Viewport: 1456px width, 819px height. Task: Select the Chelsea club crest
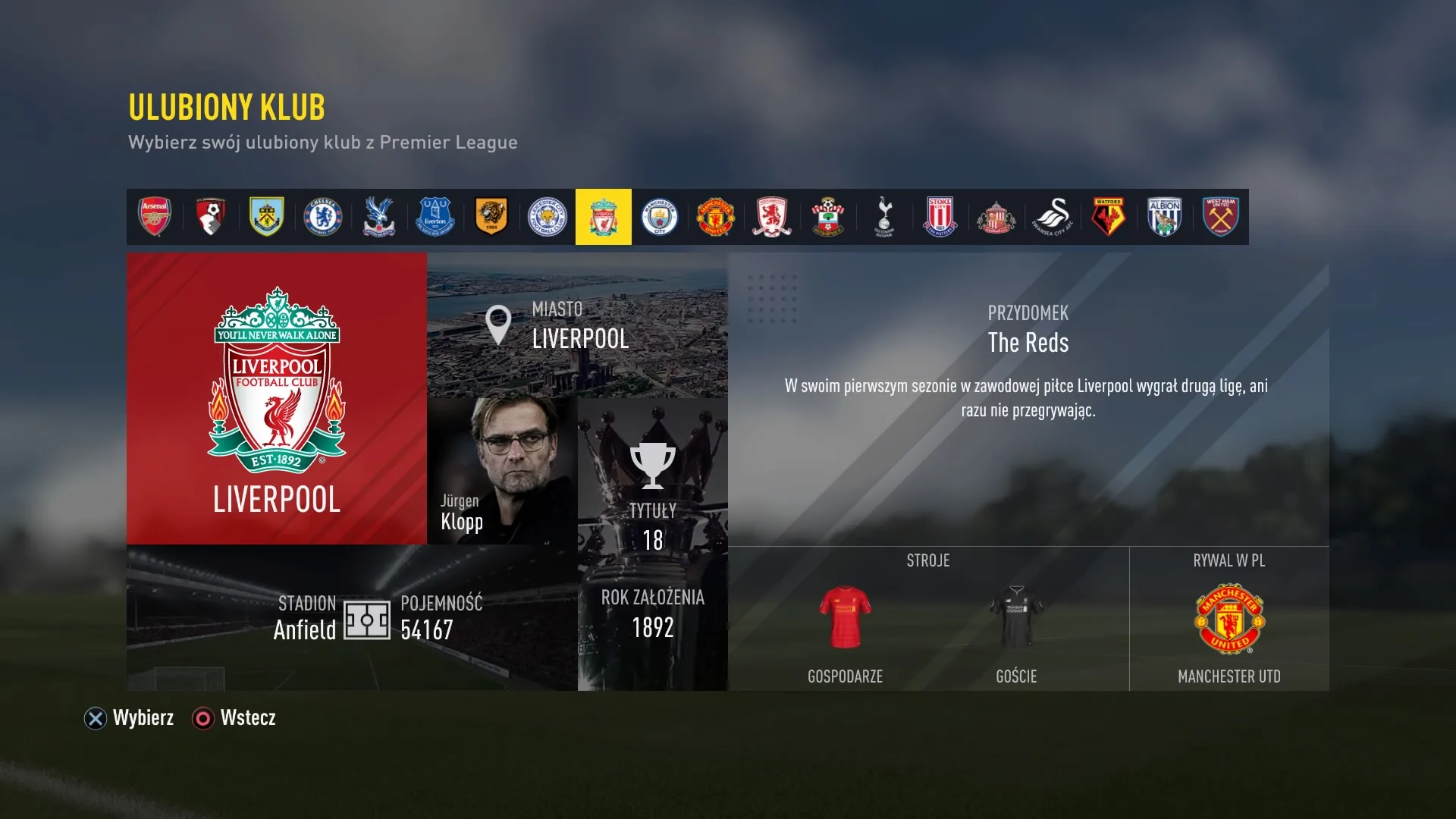322,217
